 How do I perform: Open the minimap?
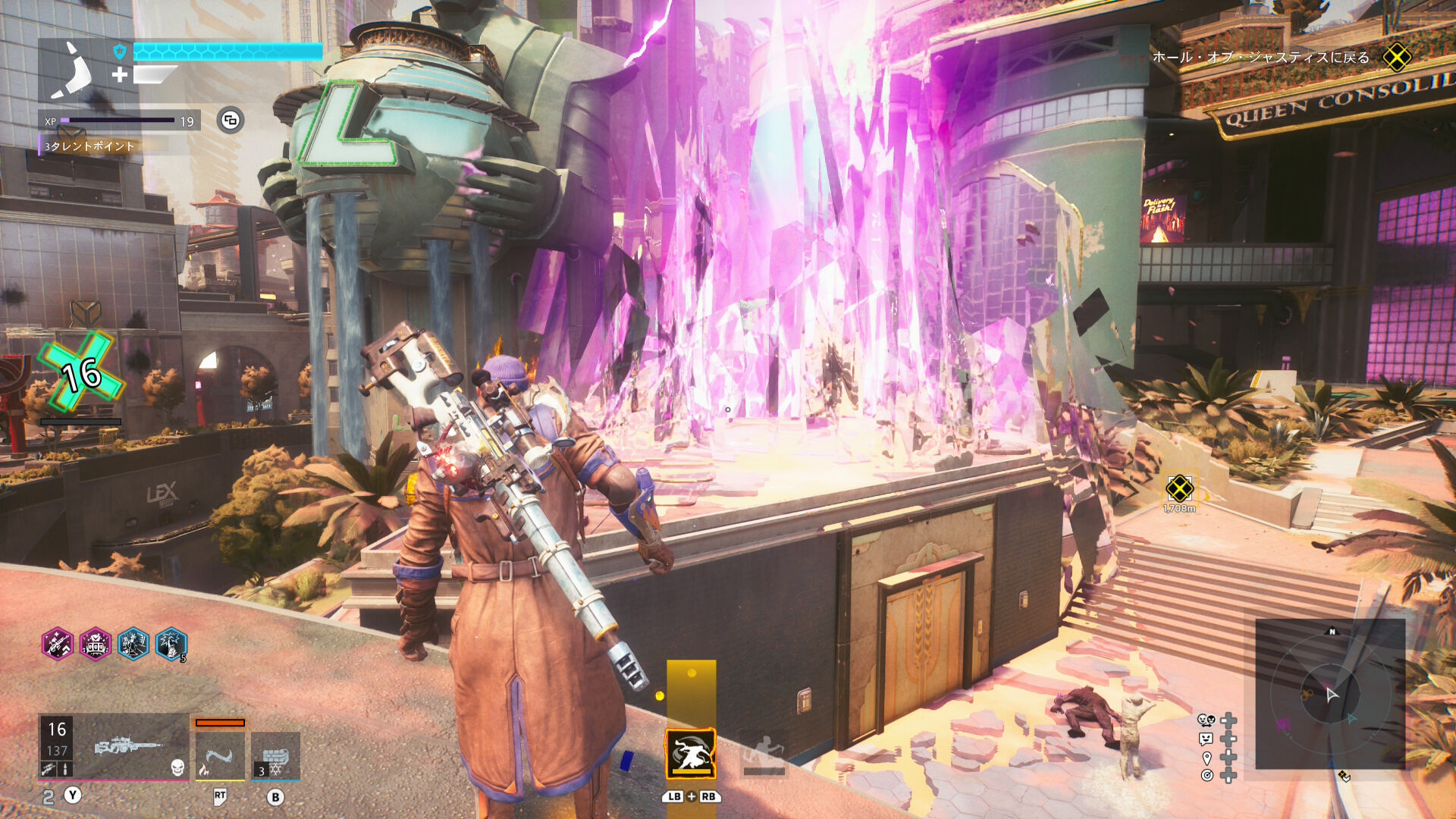click(1330, 694)
